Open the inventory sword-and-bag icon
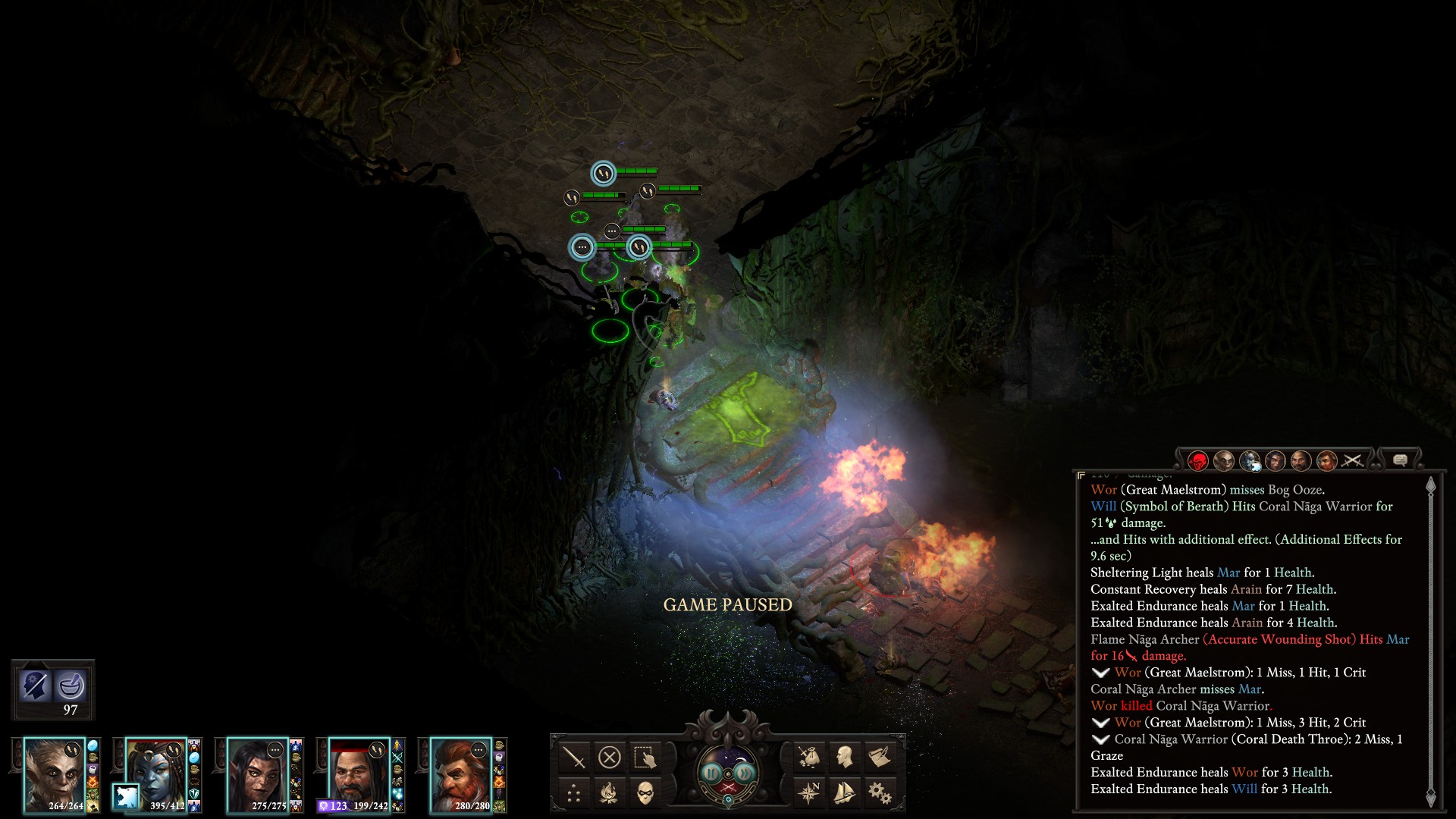Viewport: 1456px width, 819px height. pyautogui.click(x=809, y=757)
